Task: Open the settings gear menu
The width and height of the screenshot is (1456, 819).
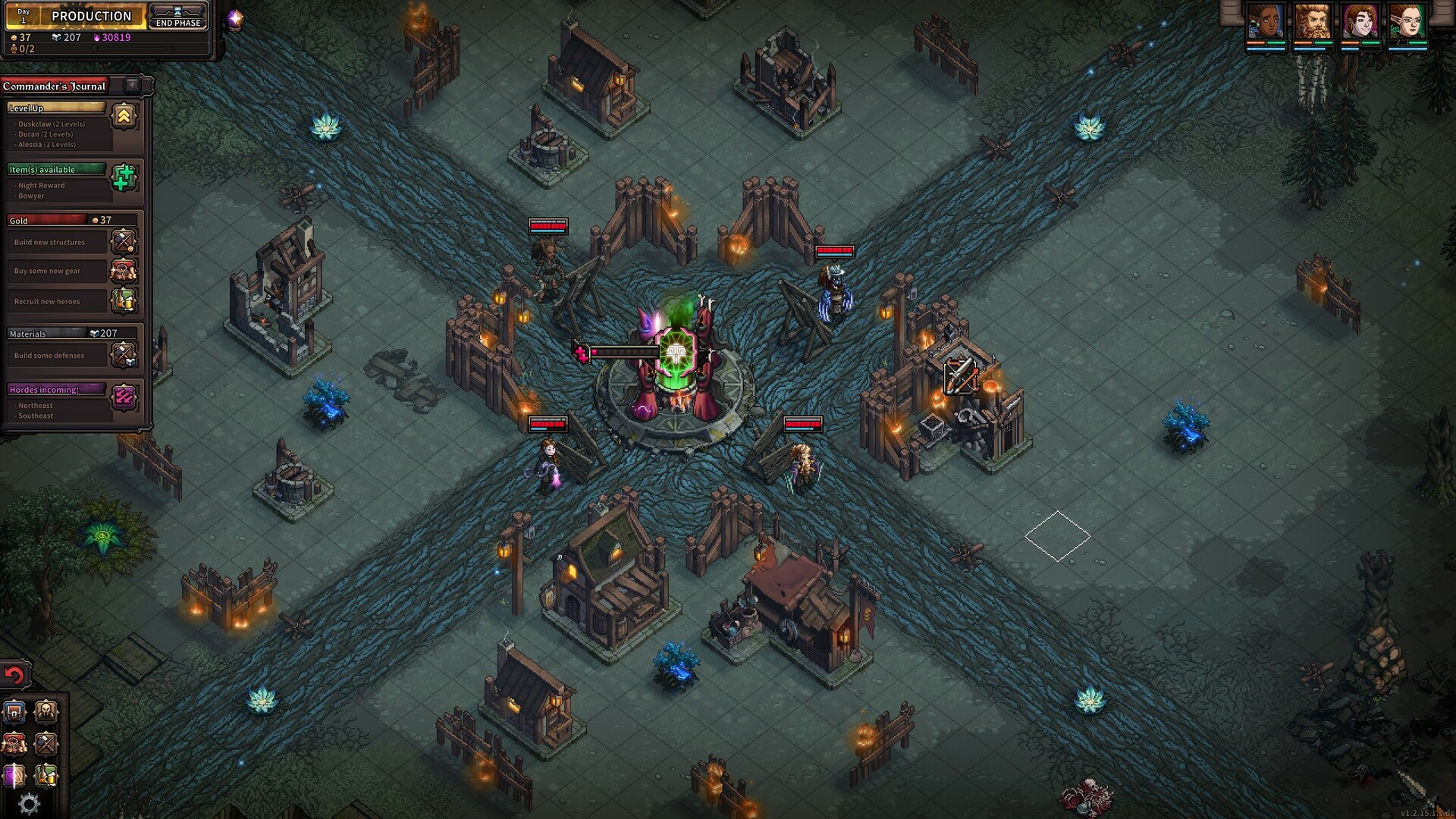Action: 28,802
